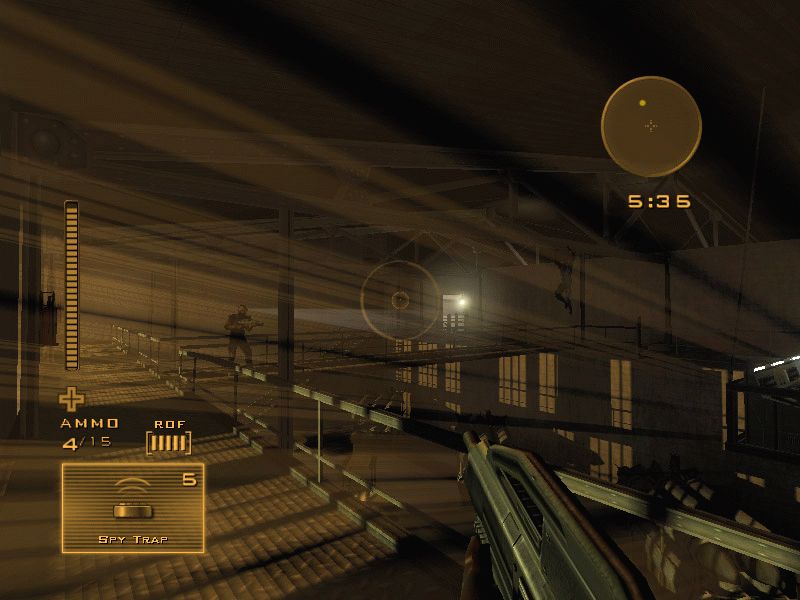Click the circular radar minimap
The width and height of the screenshot is (800, 600).
tap(651, 126)
